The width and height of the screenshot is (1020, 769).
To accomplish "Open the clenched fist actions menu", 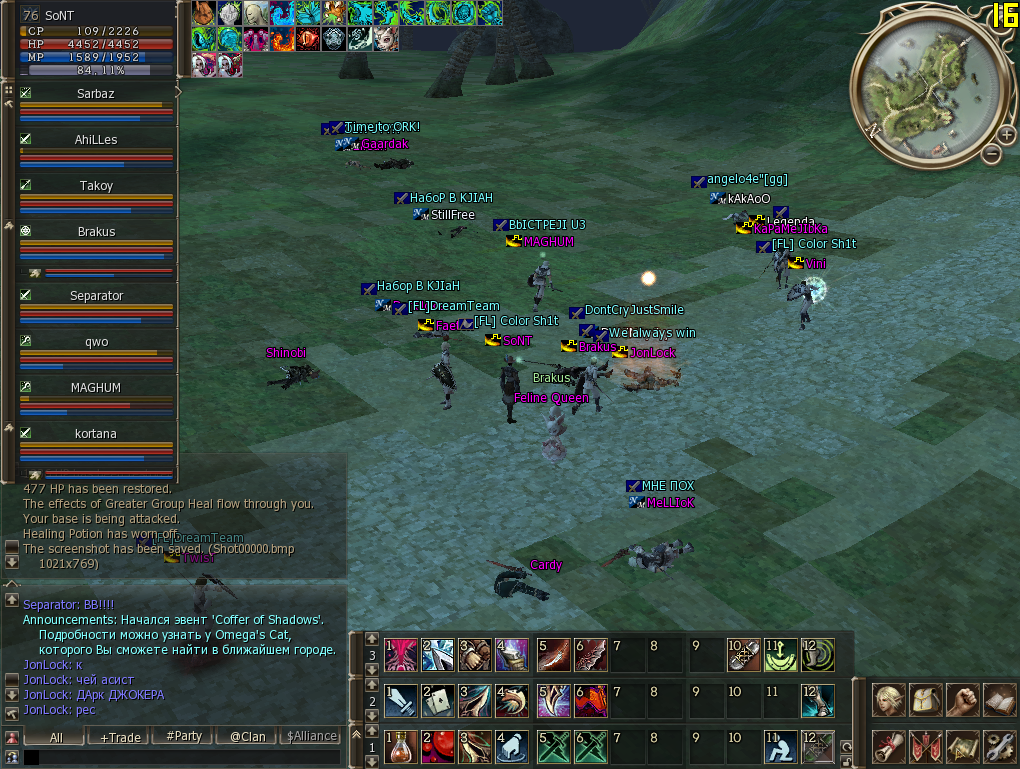I will click(x=962, y=699).
